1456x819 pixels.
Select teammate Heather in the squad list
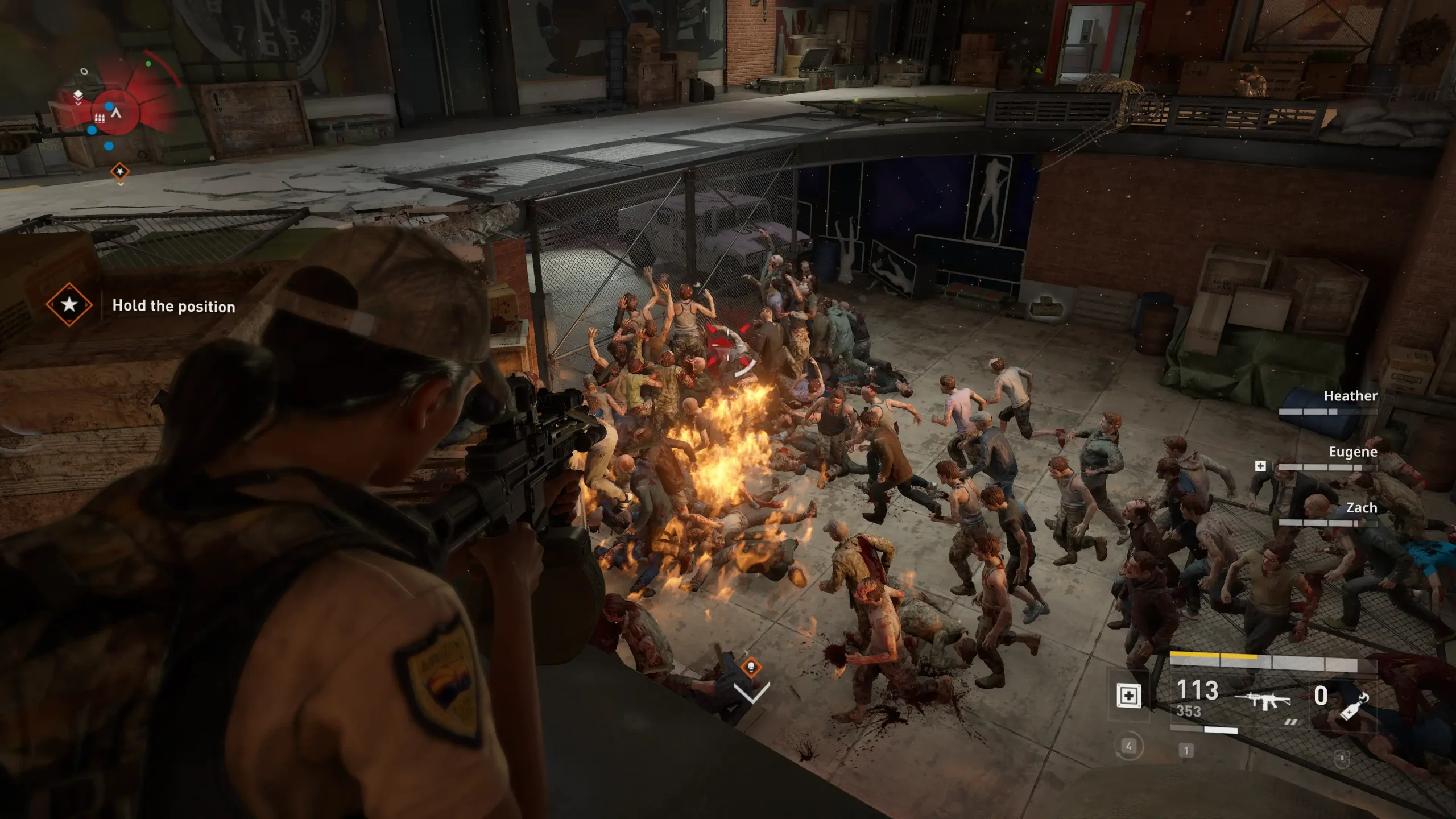[1350, 396]
